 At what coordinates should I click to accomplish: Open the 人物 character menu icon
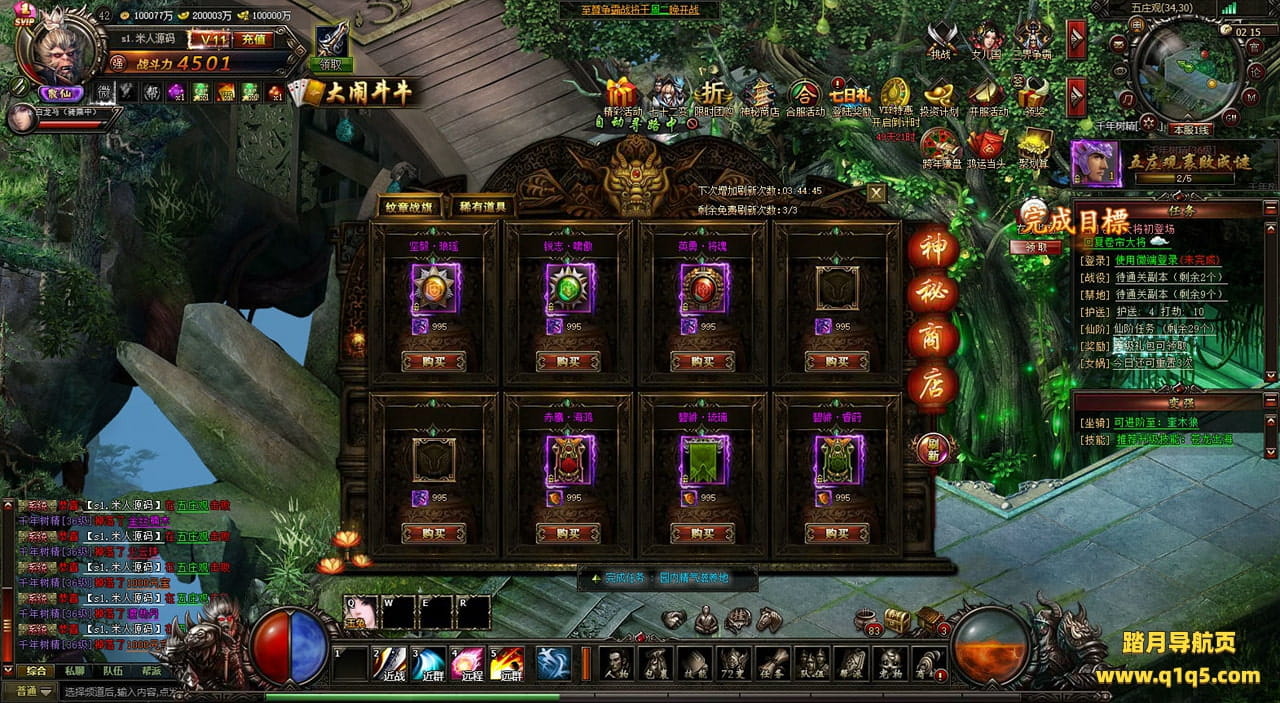[x=617, y=664]
